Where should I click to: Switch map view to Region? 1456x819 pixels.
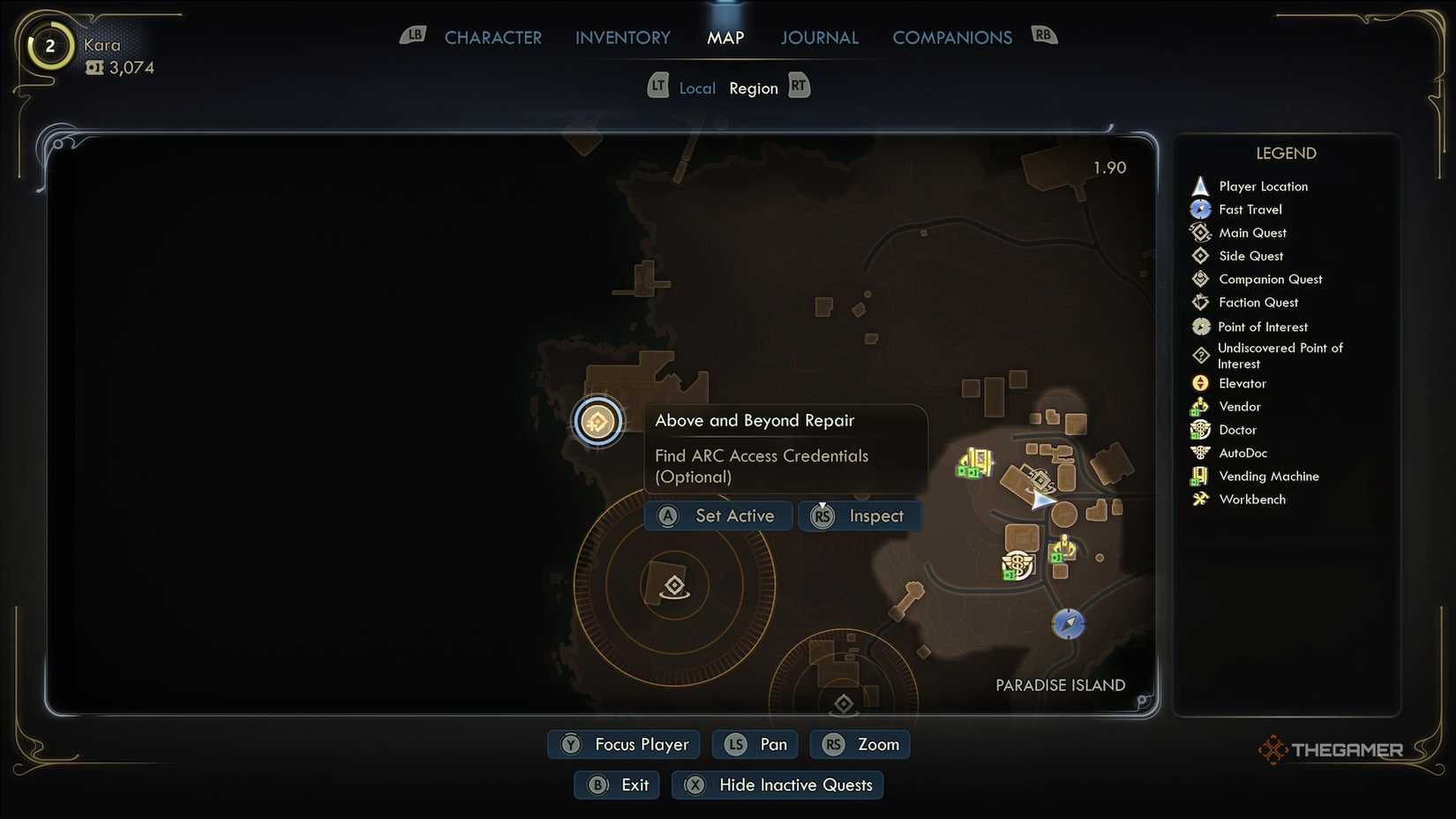754,87
